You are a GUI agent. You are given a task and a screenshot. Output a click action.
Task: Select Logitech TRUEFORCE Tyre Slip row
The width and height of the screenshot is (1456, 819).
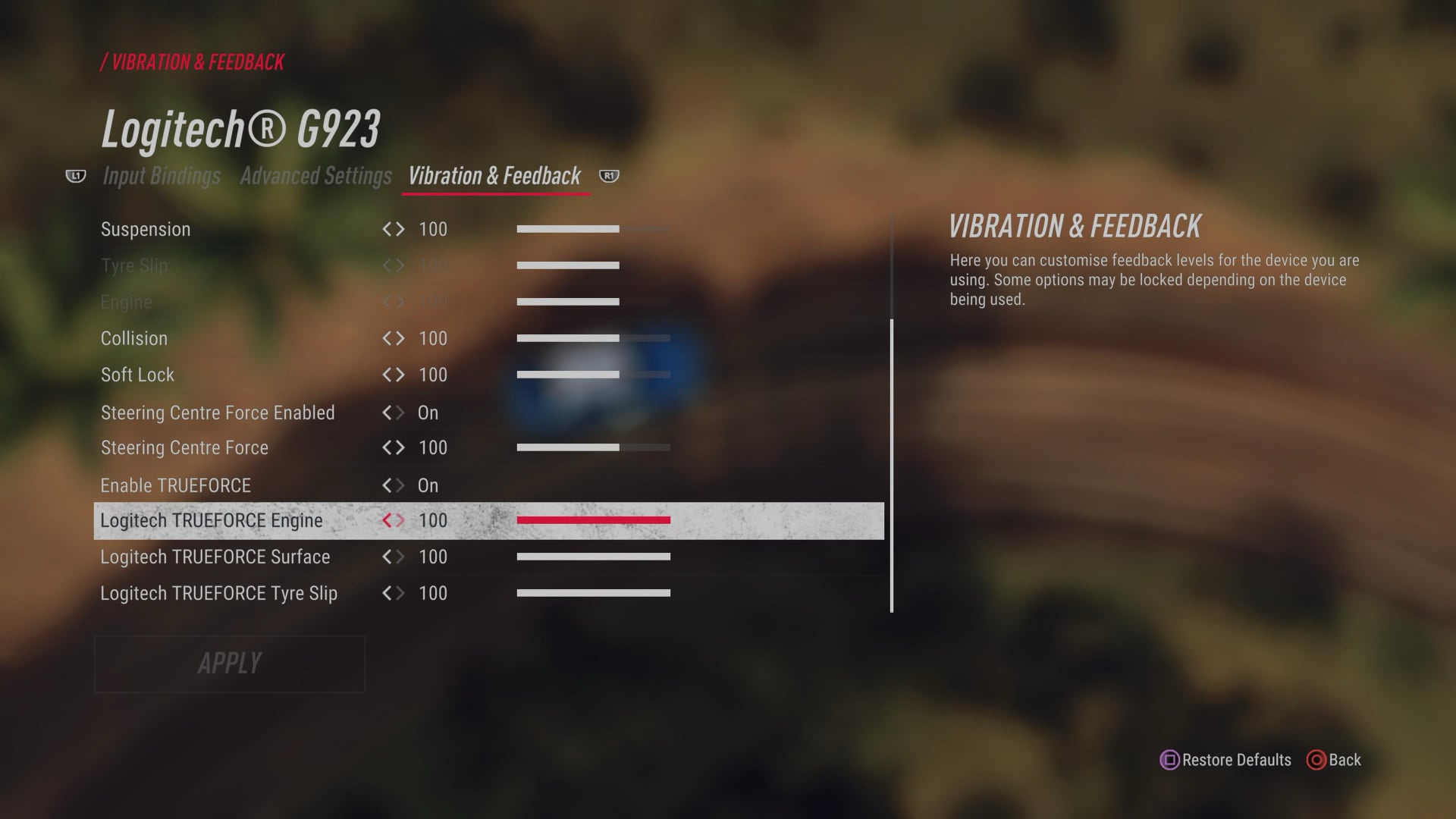click(x=219, y=593)
